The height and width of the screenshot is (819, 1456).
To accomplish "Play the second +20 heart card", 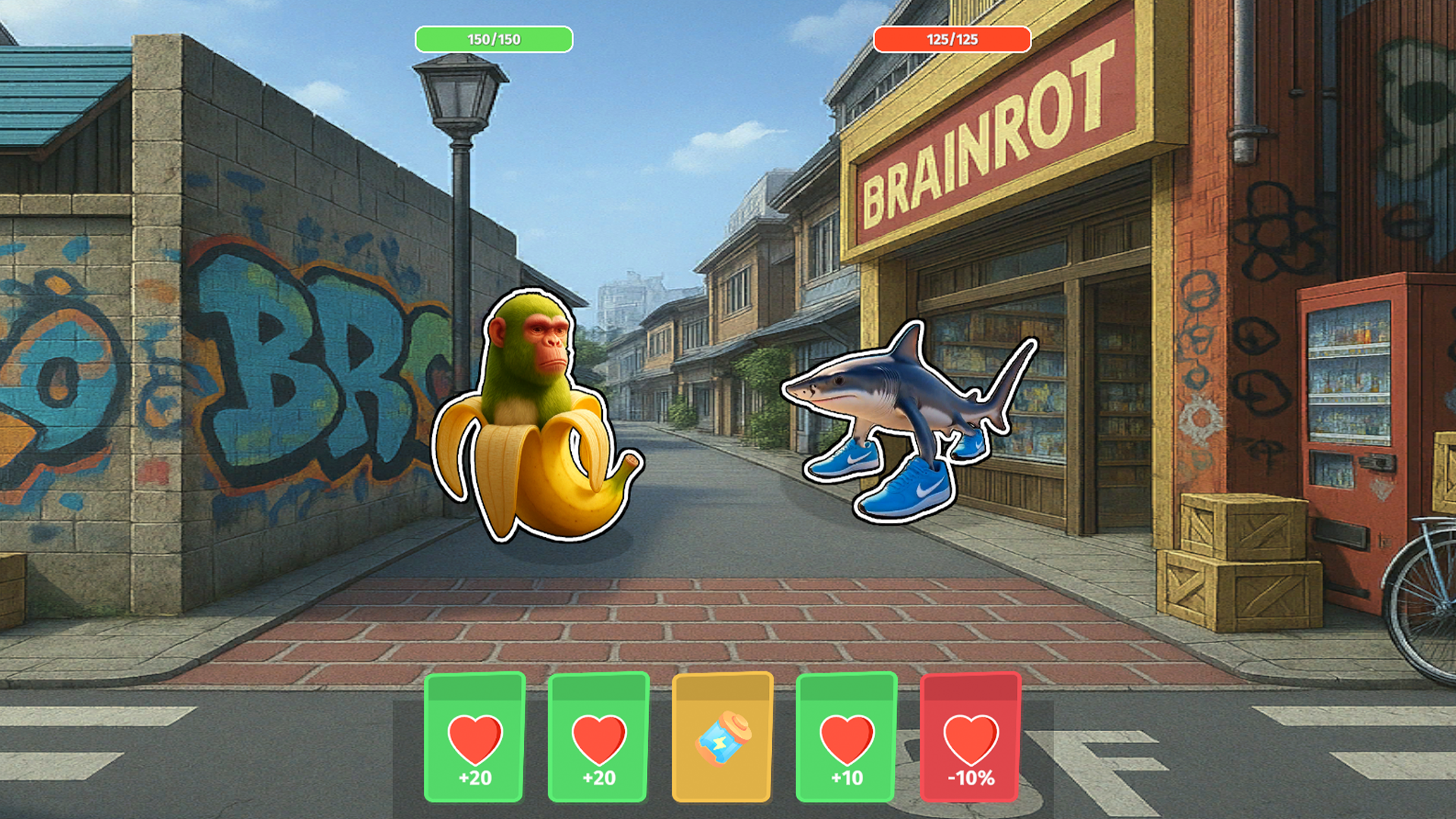I will point(598,739).
